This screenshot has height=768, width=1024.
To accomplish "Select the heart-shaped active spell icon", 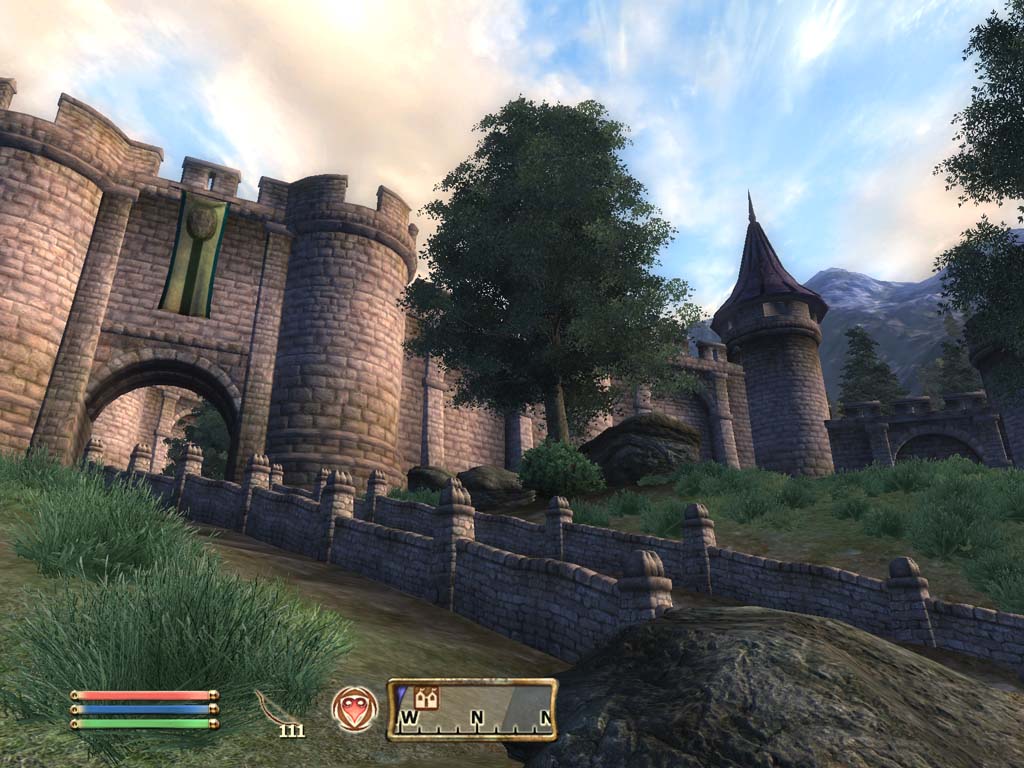I will click(x=355, y=709).
